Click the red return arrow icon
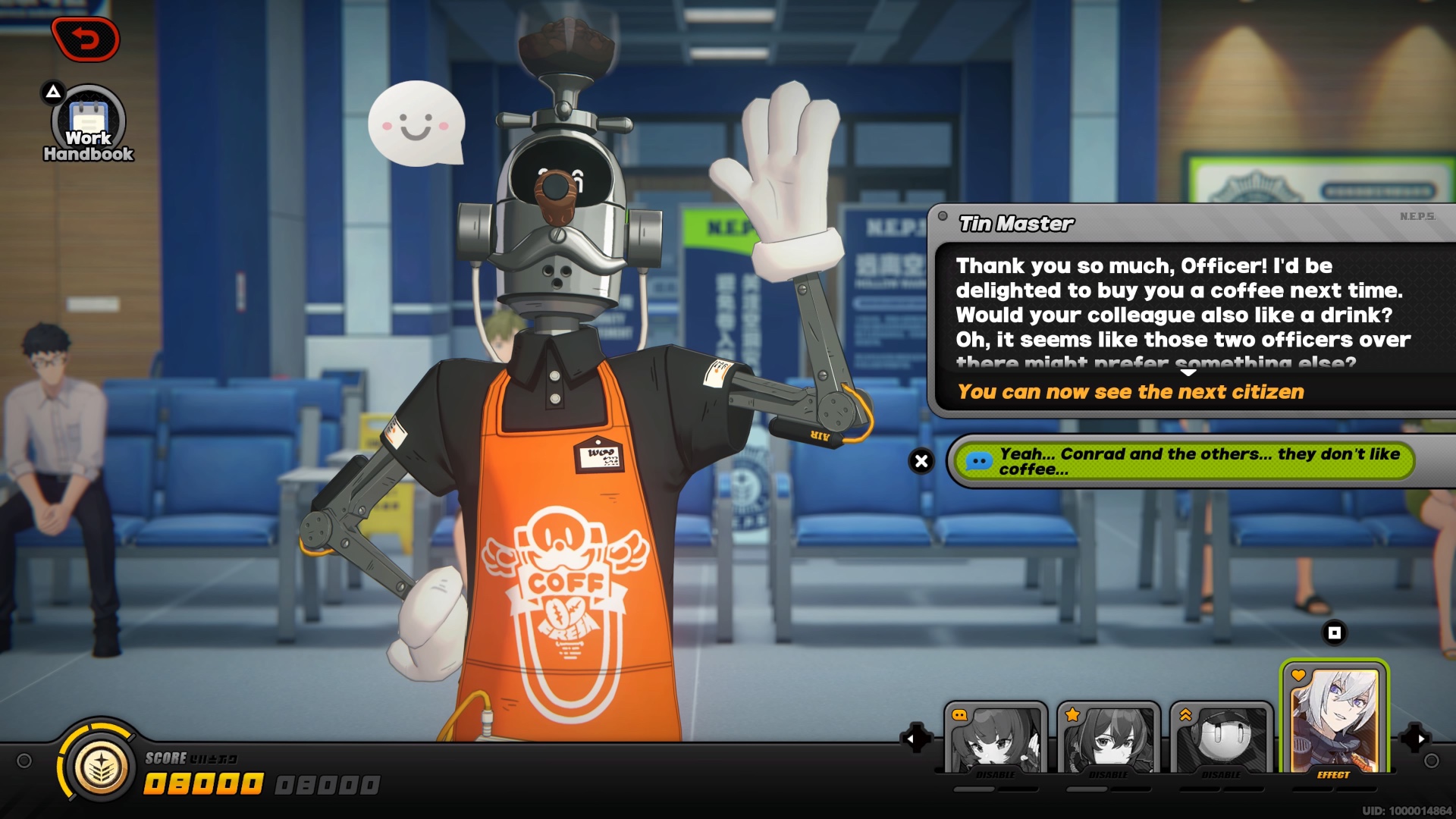 [85, 39]
